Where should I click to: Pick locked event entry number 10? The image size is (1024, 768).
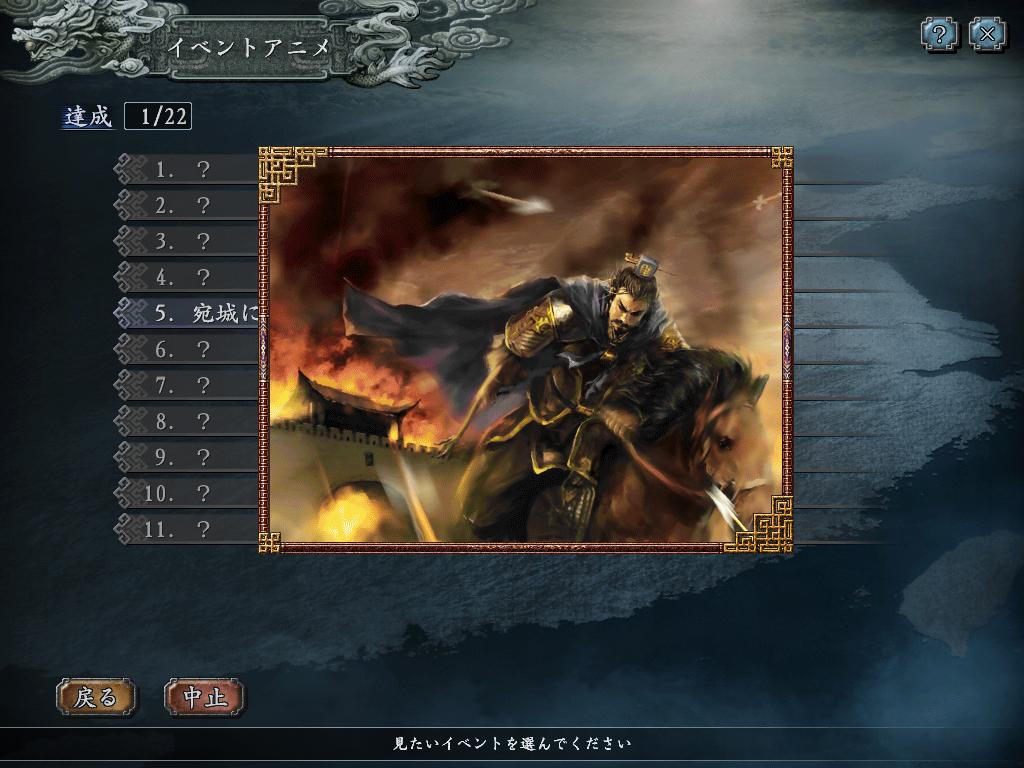(x=190, y=493)
